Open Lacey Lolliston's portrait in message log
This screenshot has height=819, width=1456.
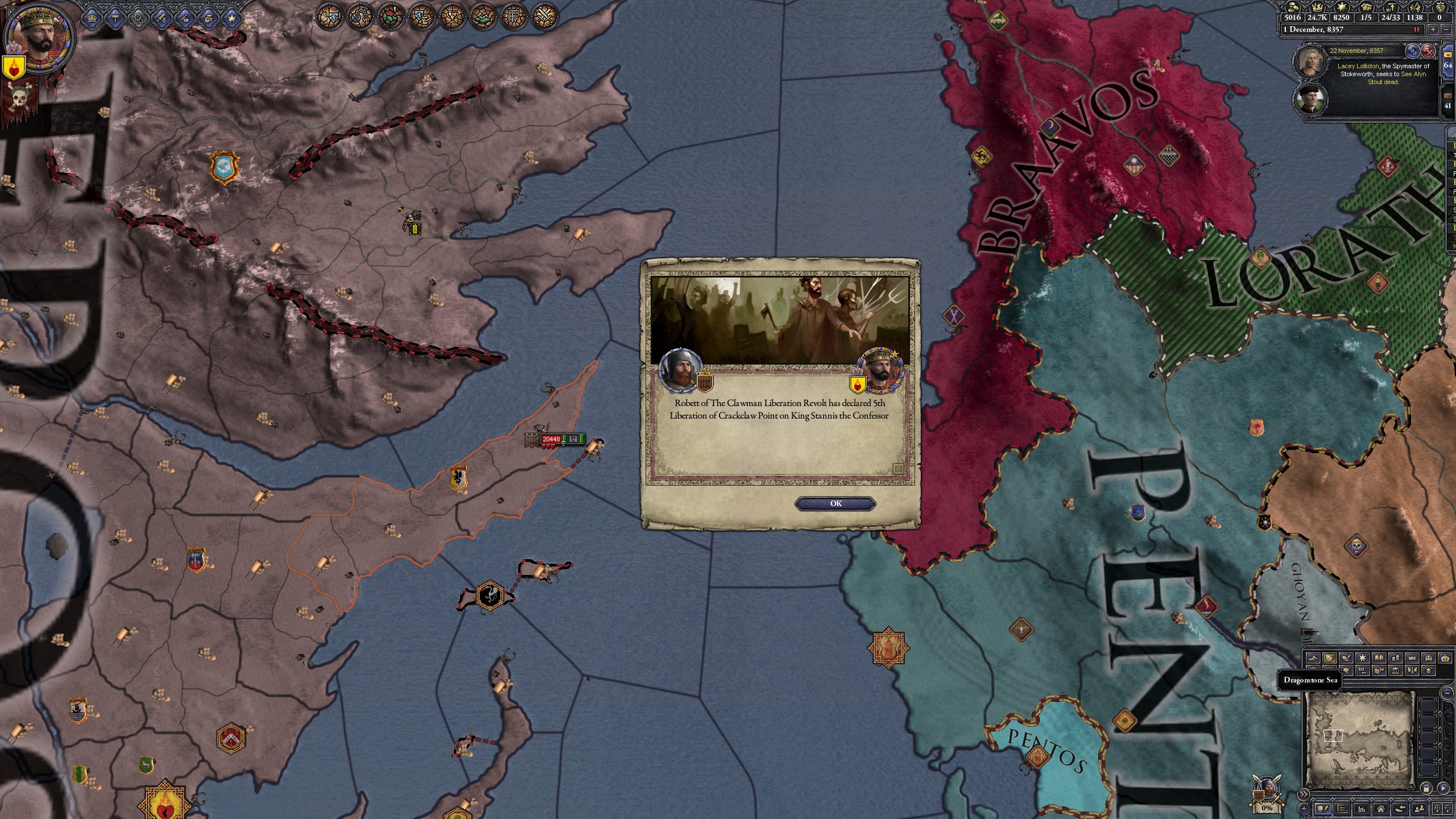(x=1310, y=61)
